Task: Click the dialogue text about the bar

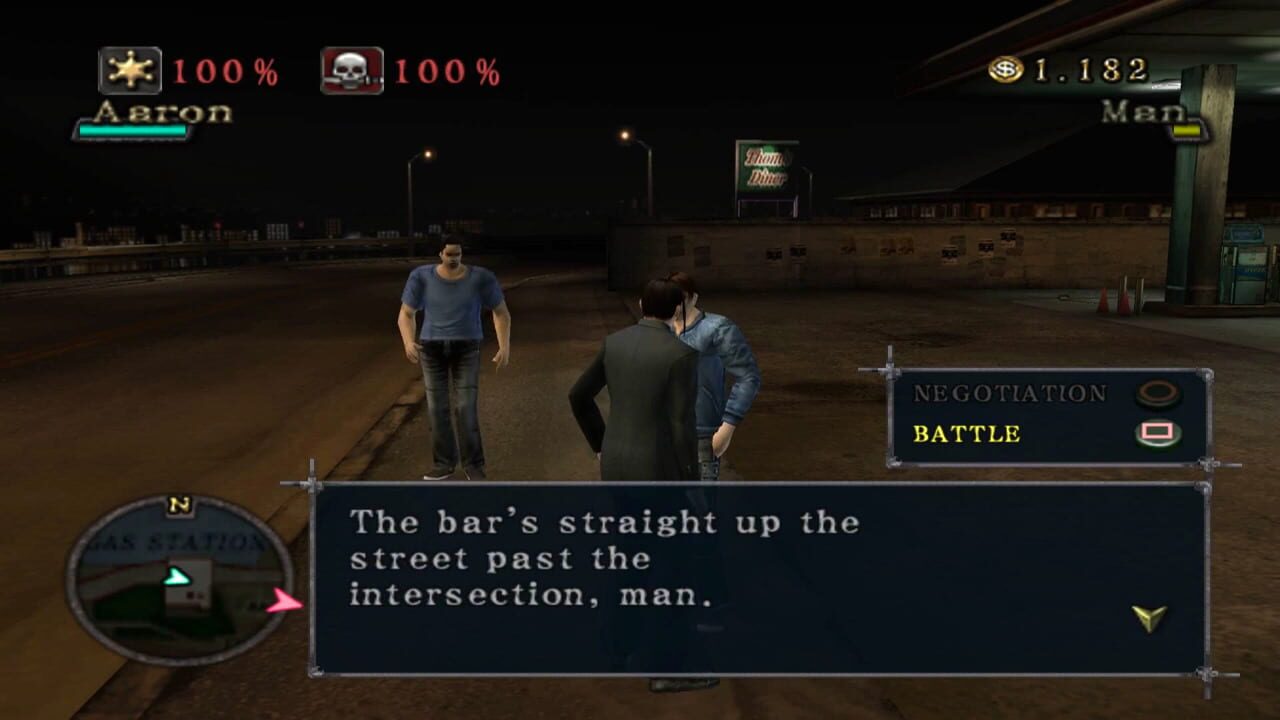Action: (600, 560)
